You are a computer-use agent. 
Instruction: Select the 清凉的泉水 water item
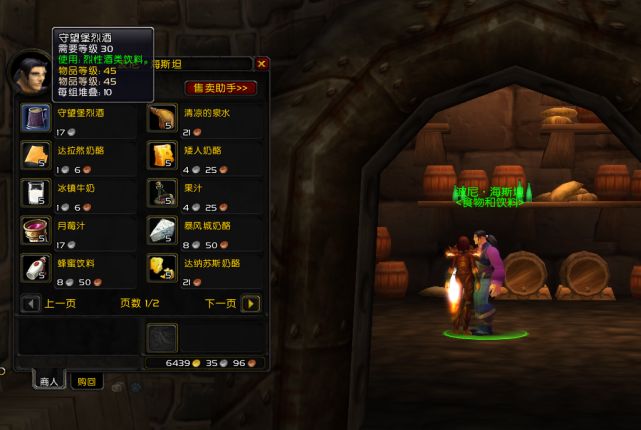161,118
